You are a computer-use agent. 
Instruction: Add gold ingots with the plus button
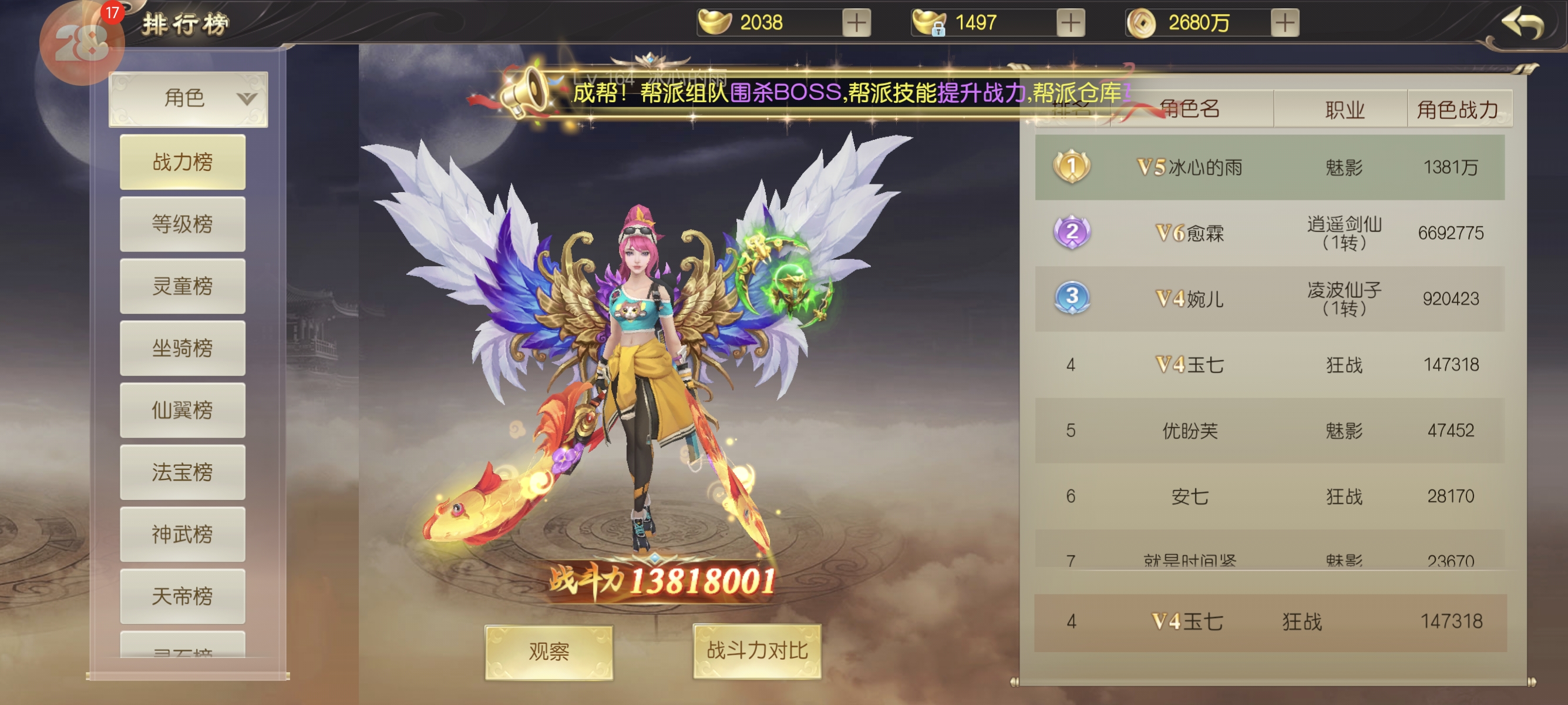click(856, 23)
